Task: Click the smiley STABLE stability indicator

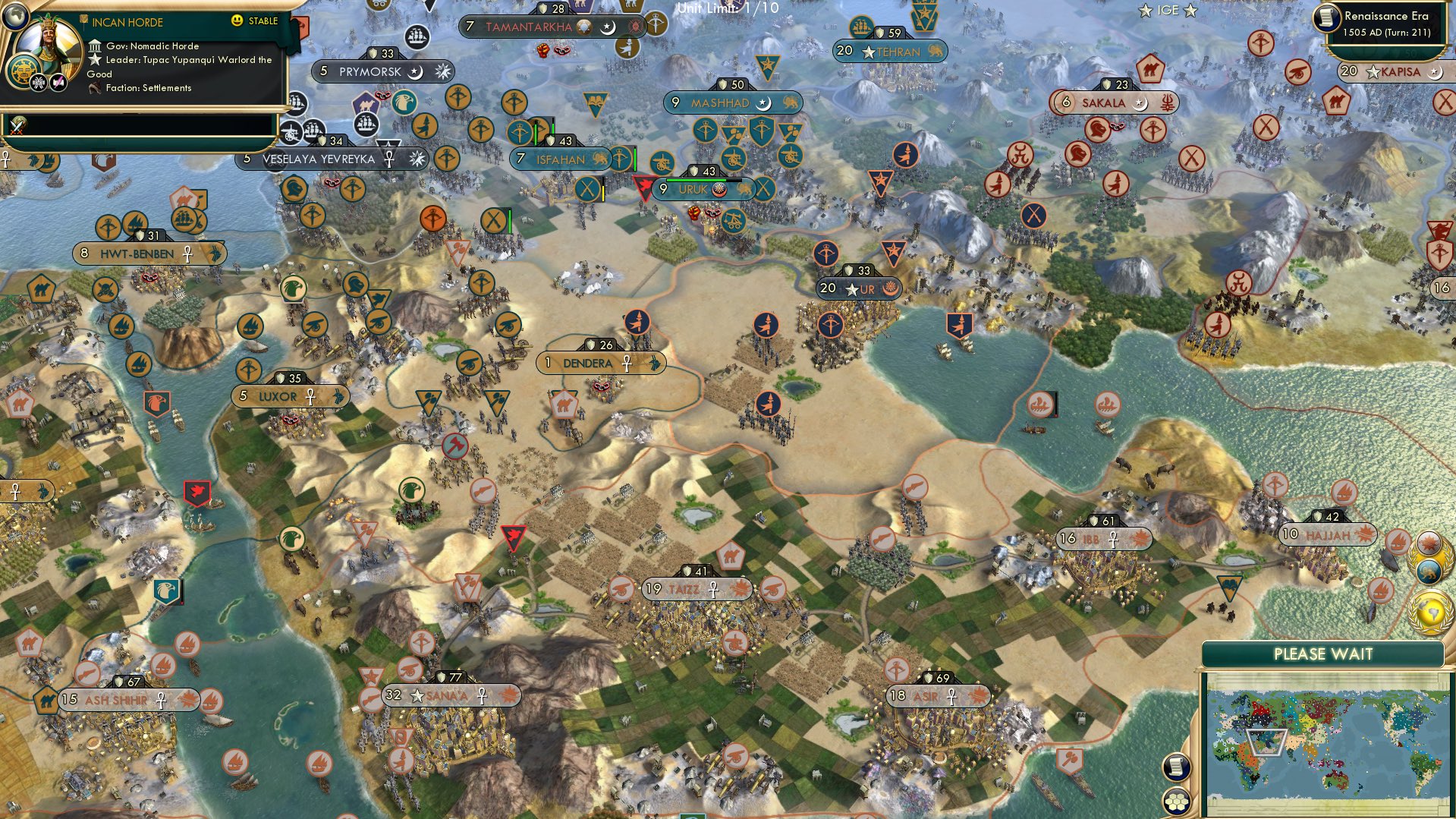Action: (237, 20)
